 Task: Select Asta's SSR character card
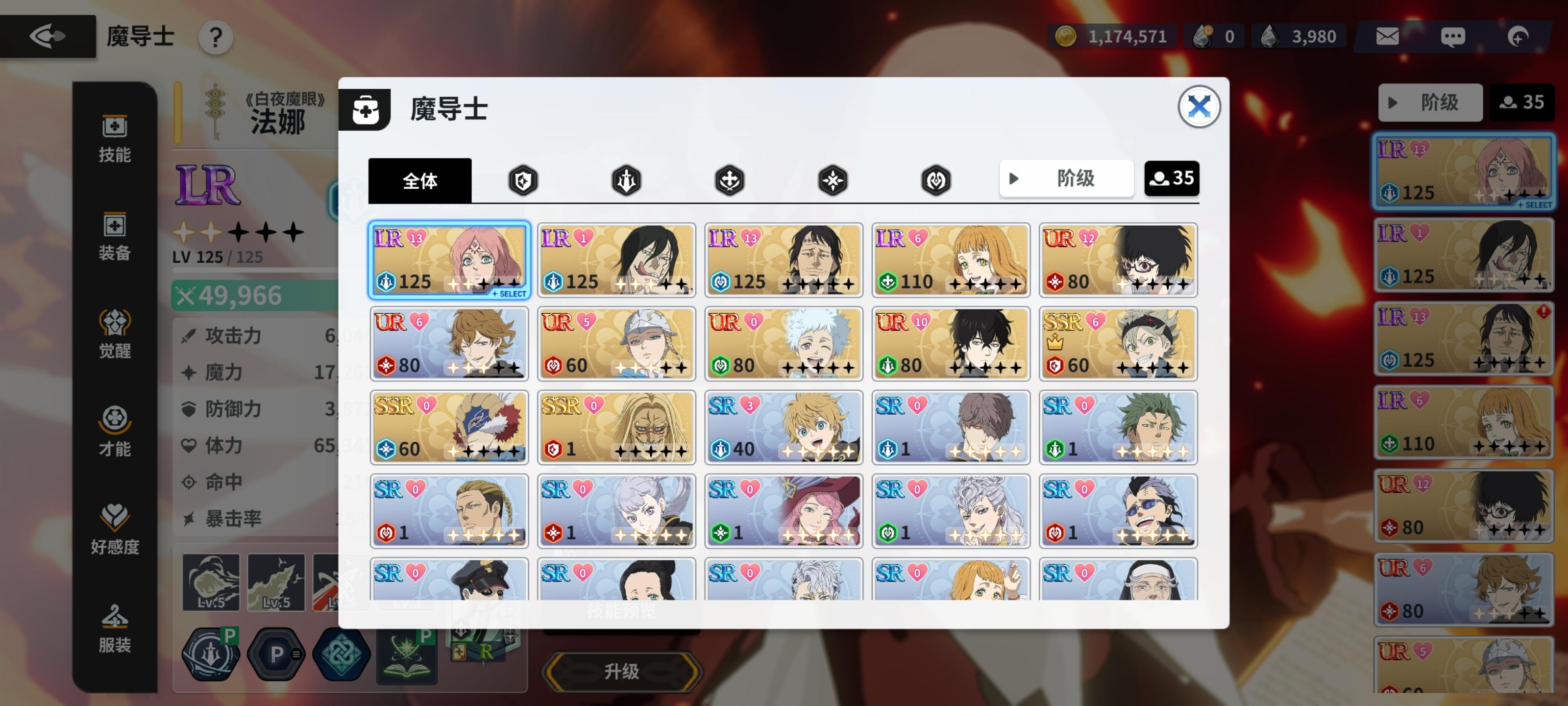pyautogui.click(x=1119, y=344)
